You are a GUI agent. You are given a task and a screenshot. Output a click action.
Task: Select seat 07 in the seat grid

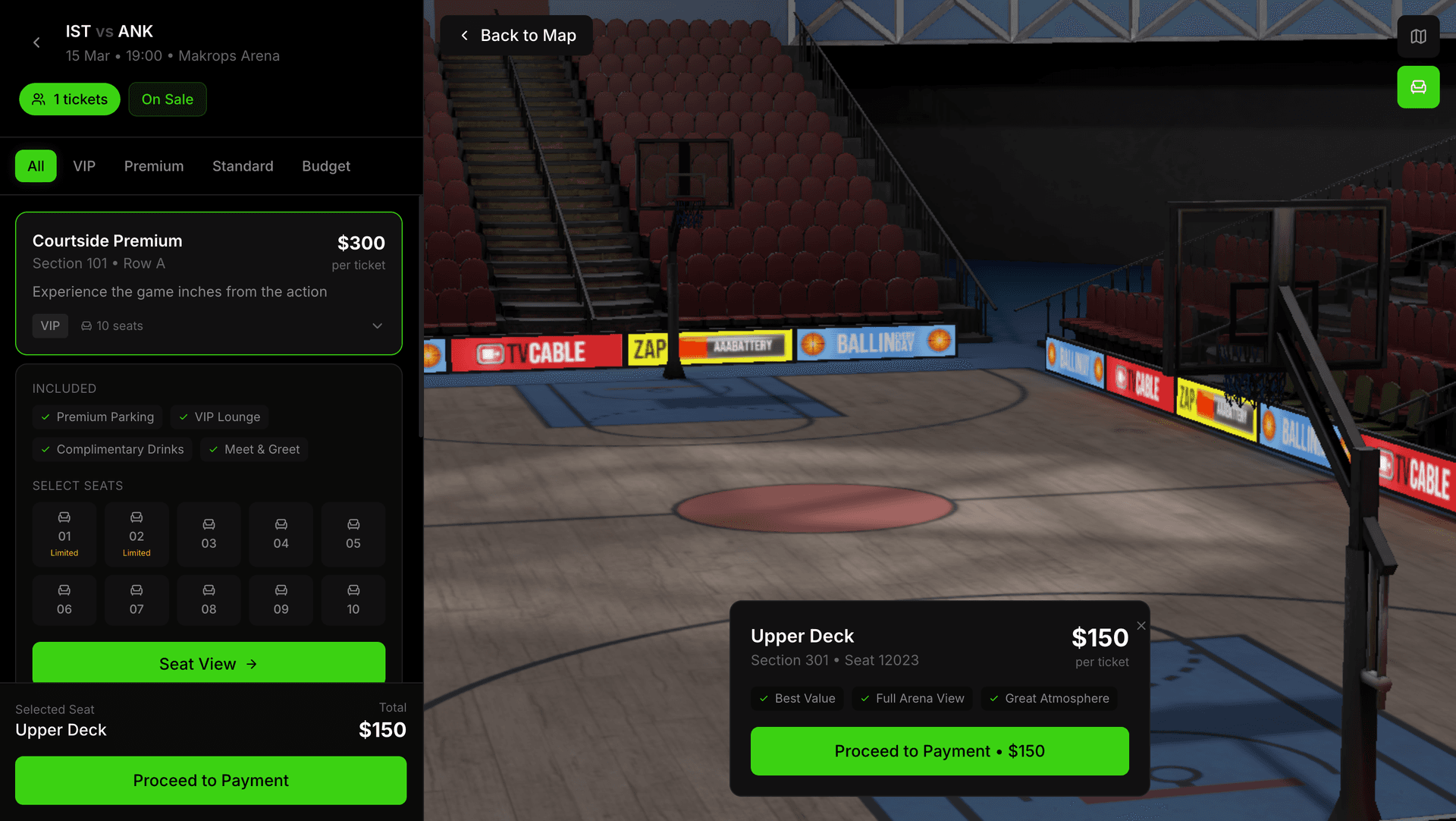click(136, 600)
